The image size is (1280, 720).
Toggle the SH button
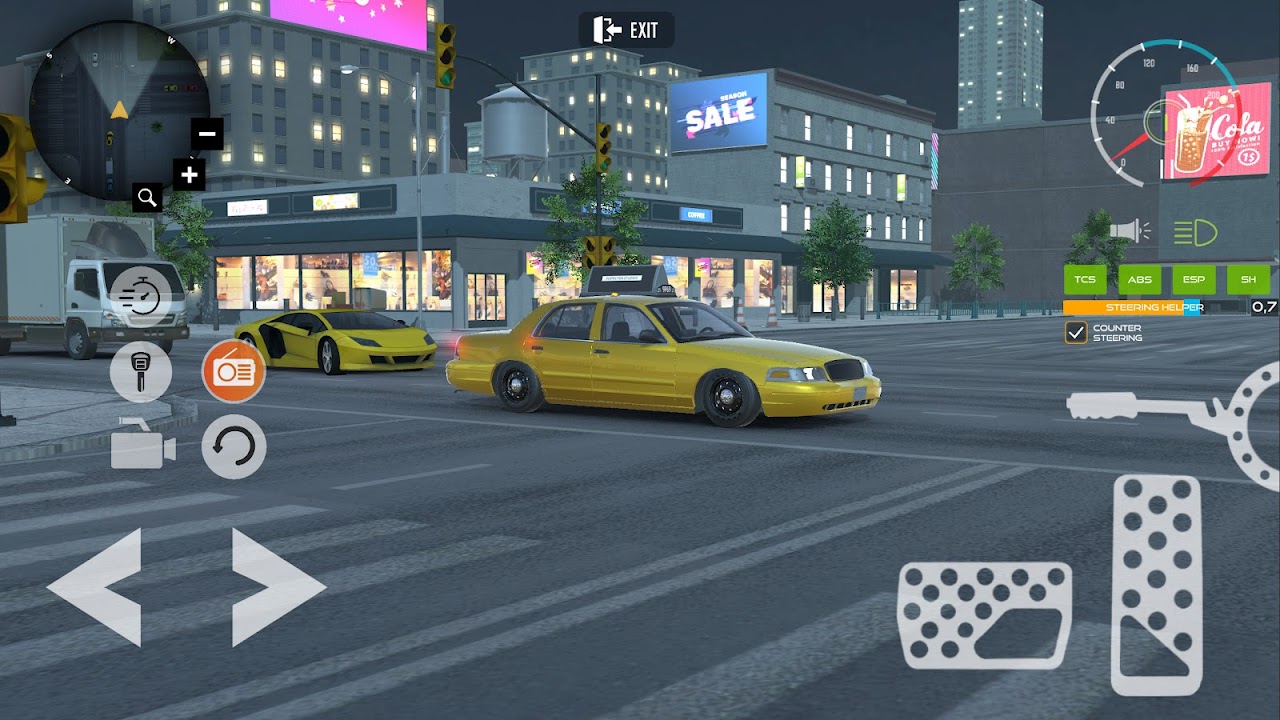pyautogui.click(x=1248, y=280)
